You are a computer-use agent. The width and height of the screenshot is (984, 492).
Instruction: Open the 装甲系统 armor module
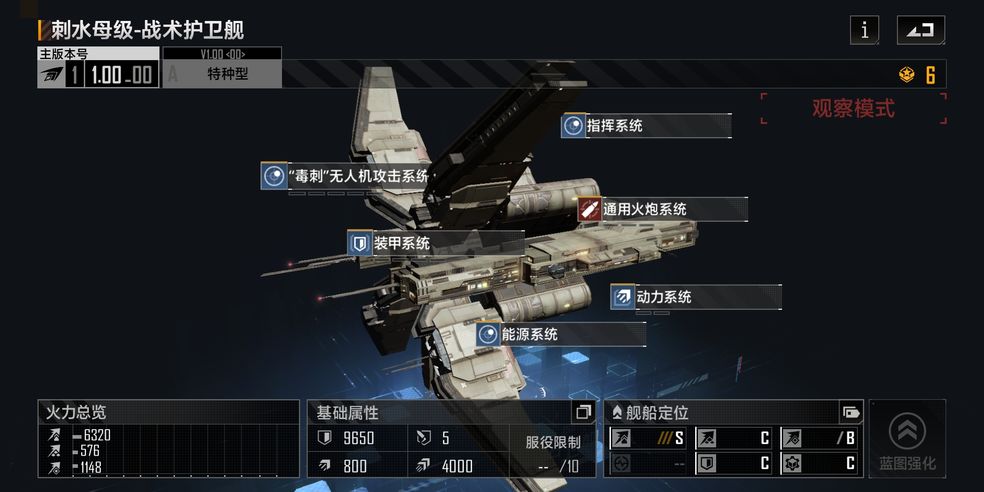(436, 243)
